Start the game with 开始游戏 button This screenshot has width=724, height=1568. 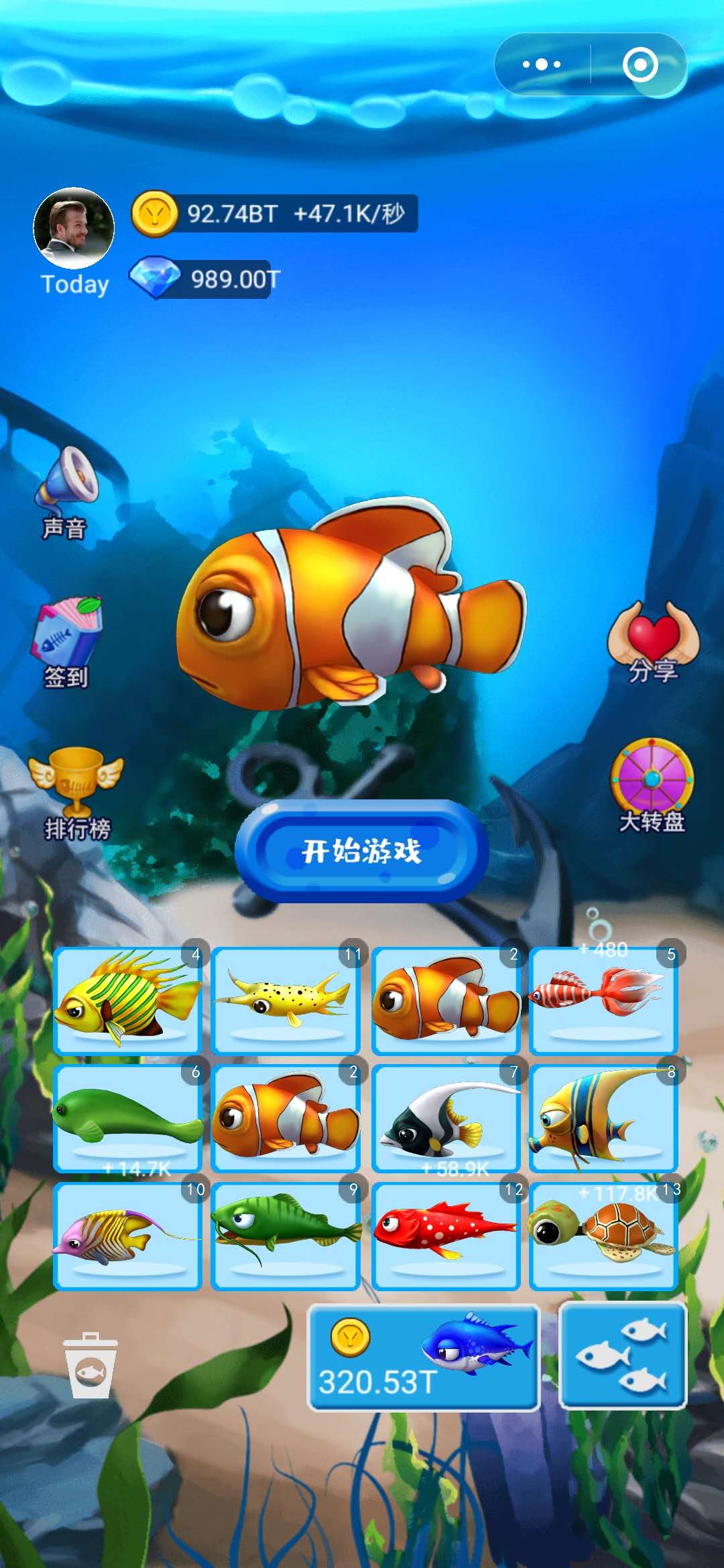pos(361,851)
